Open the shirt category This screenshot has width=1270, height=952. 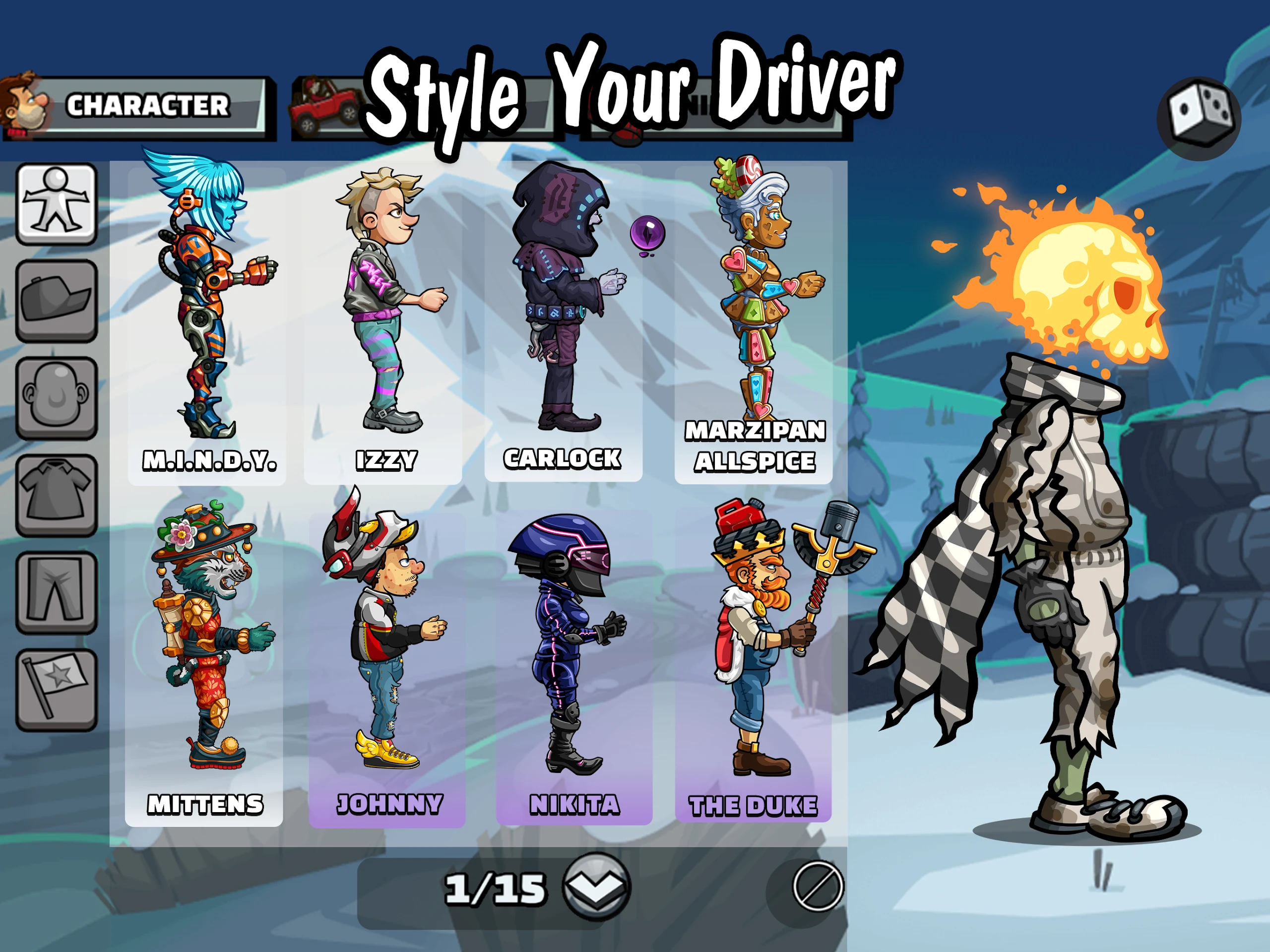[56, 495]
